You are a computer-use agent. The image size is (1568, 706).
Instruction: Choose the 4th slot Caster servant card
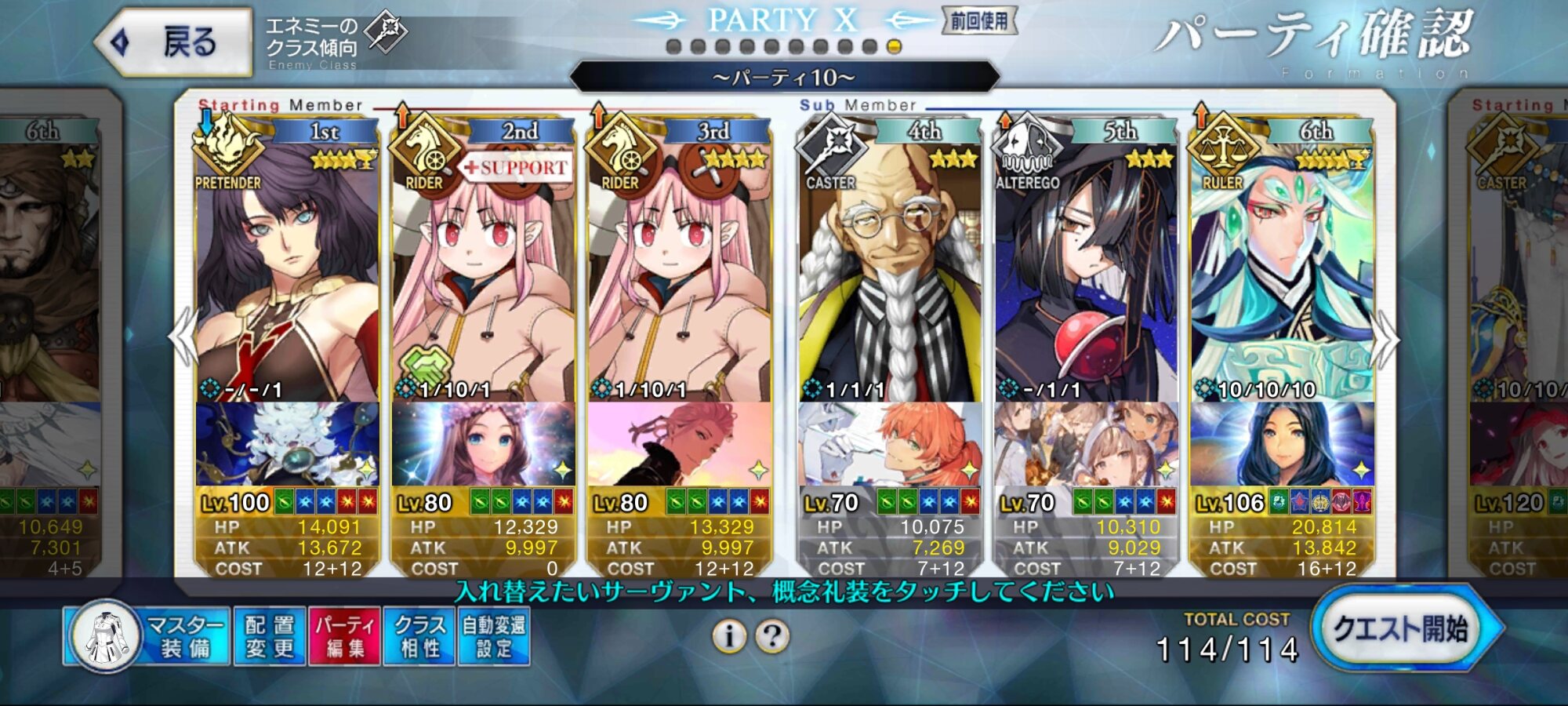(x=890, y=275)
